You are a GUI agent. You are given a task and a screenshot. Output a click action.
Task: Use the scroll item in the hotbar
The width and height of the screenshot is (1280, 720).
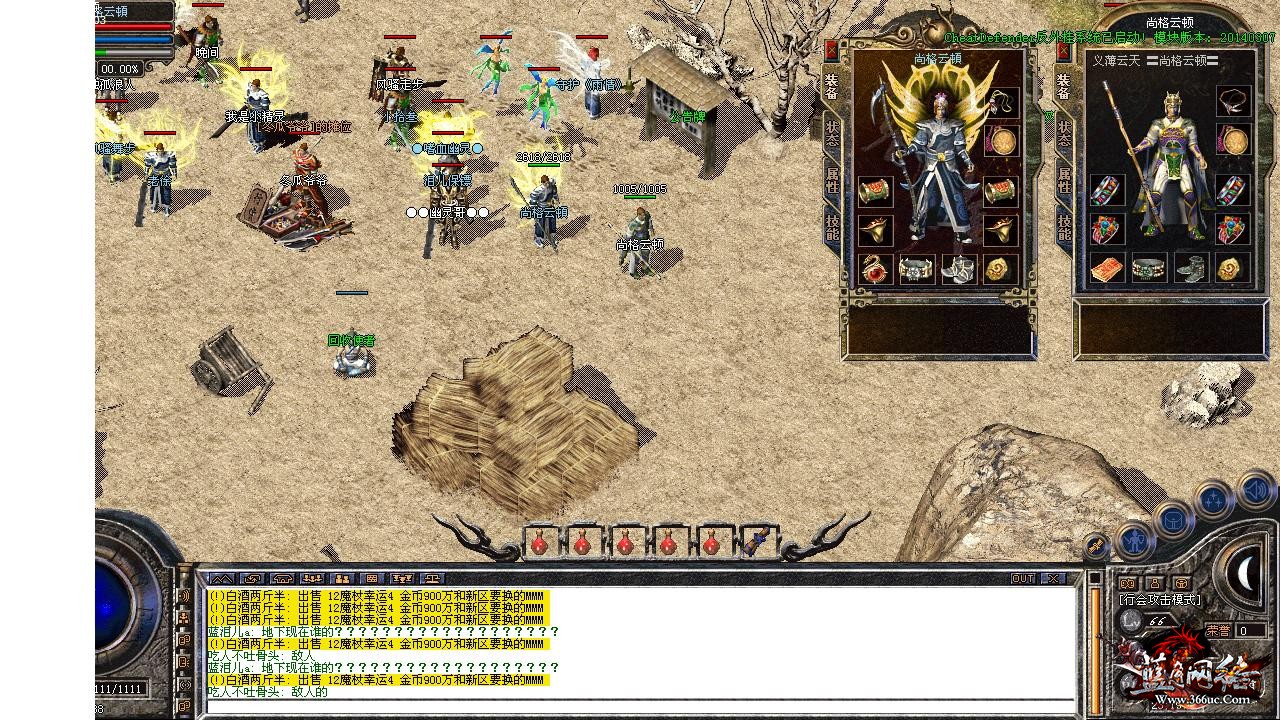pos(755,543)
